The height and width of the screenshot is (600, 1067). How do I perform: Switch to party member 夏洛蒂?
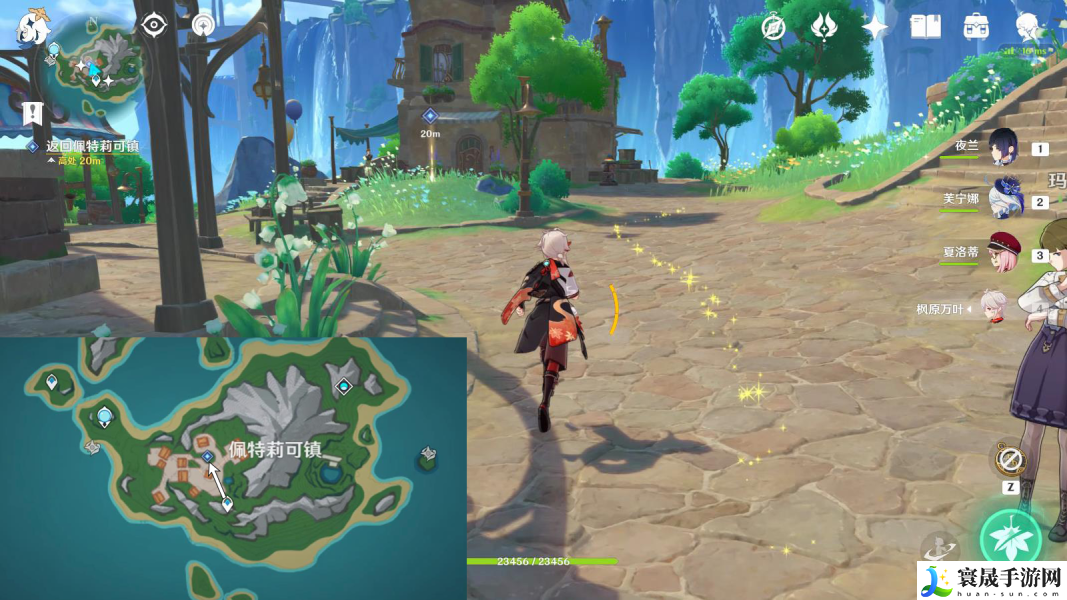[1003, 254]
